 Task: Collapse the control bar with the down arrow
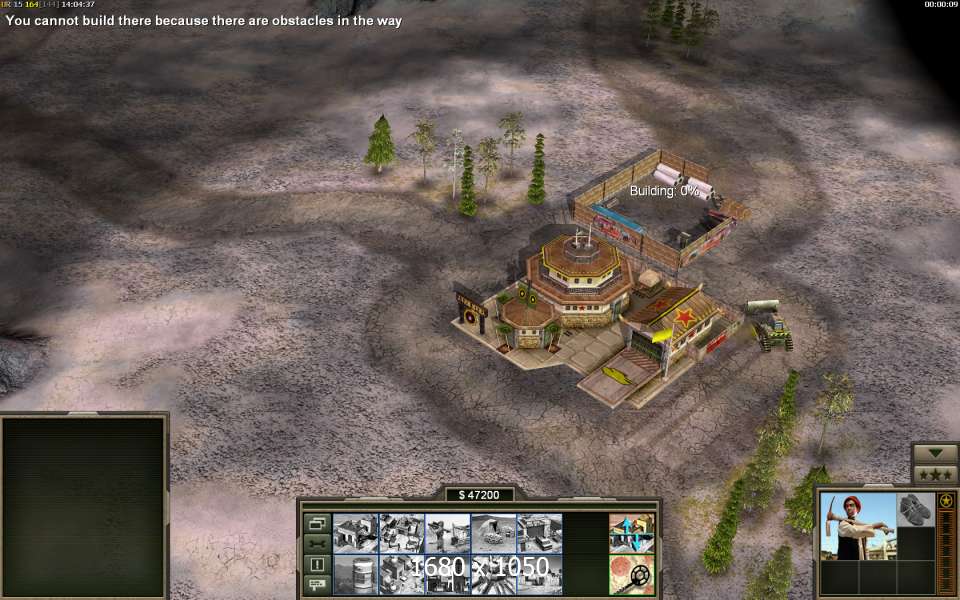tap(935, 452)
